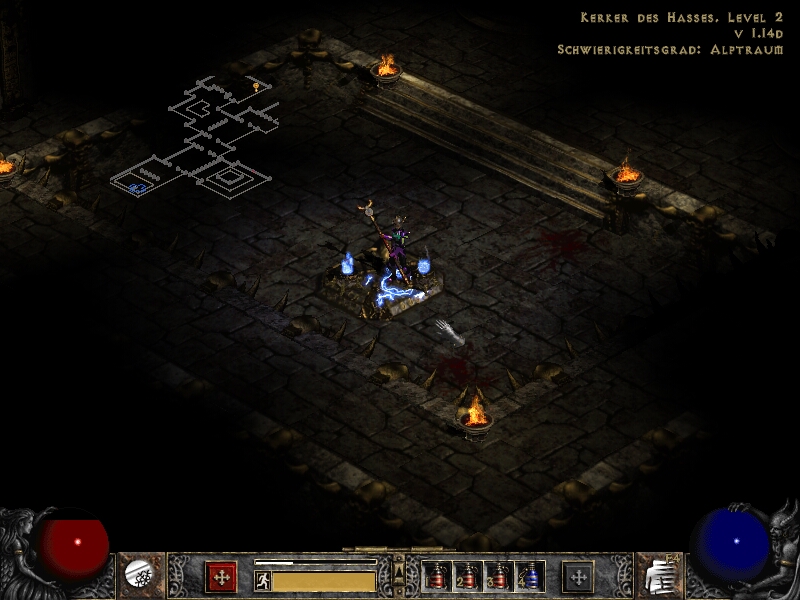Drink the red healing potion in belt slot 2
The height and width of the screenshot is (600, 800).
(x=467, y=576)
